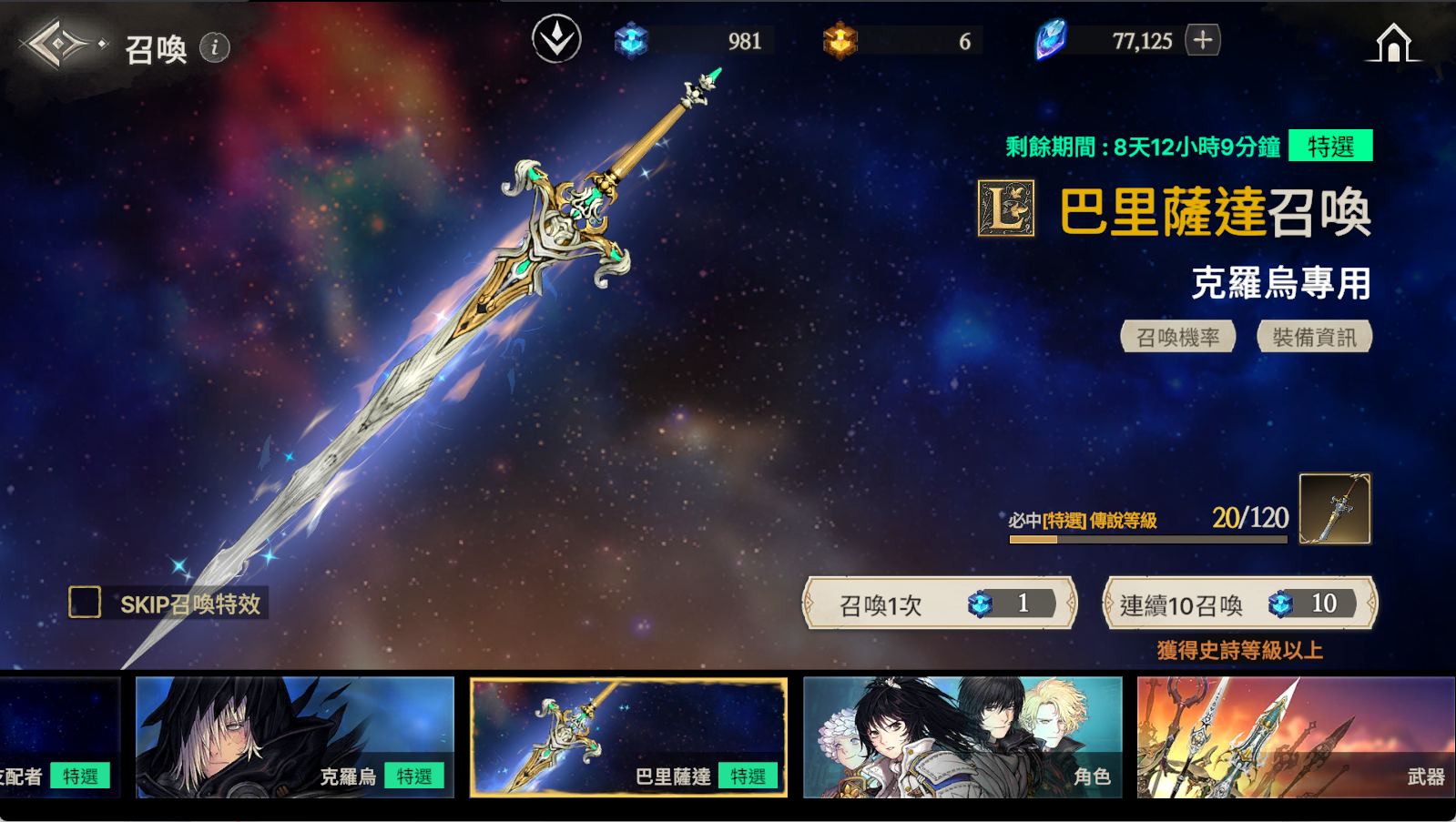Switch to the 克羅烏 featured banner

point(295,737)
